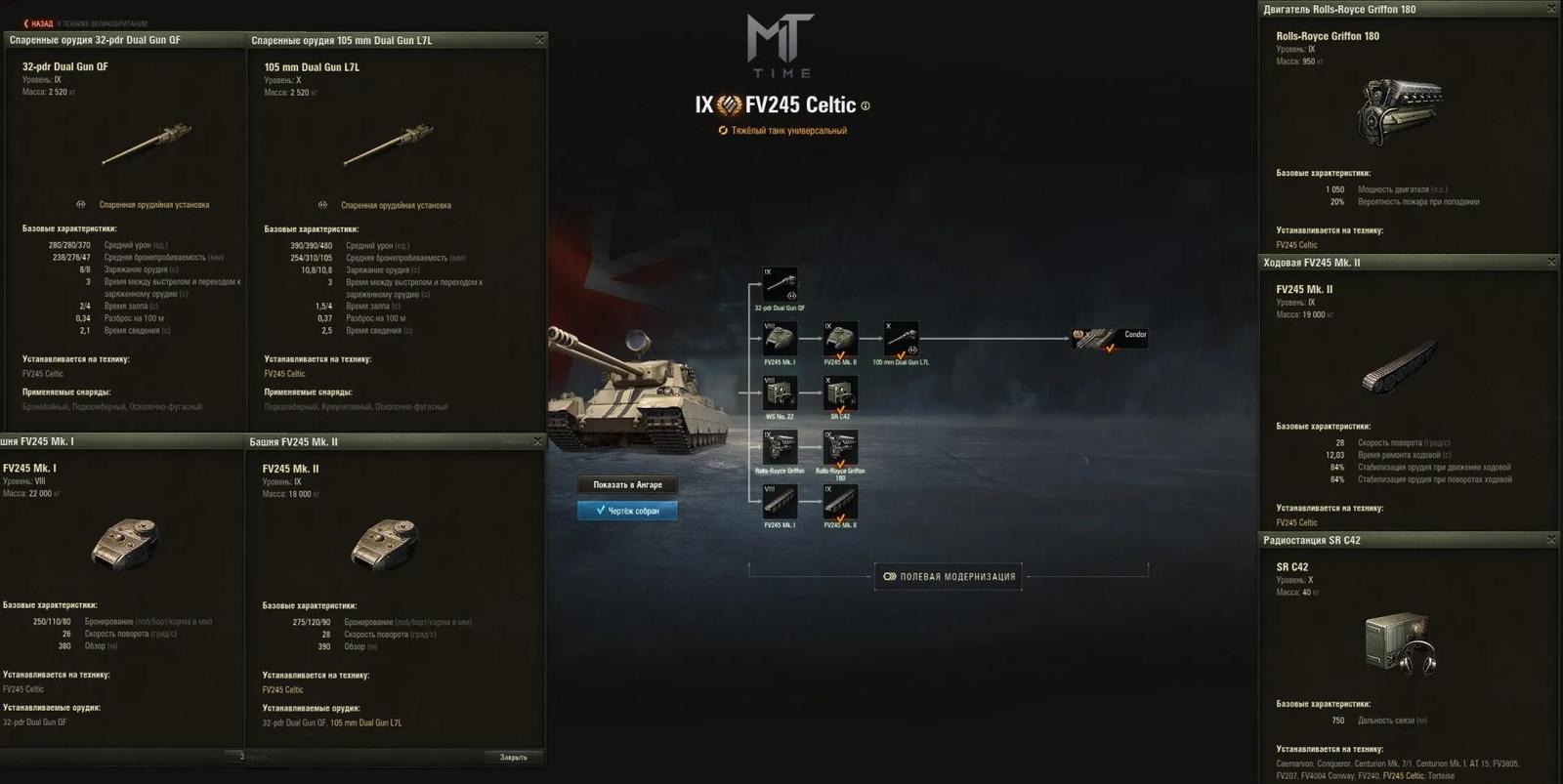Select the 32-pdr Dual Gun QF module in the tech tree

[780, 284]
